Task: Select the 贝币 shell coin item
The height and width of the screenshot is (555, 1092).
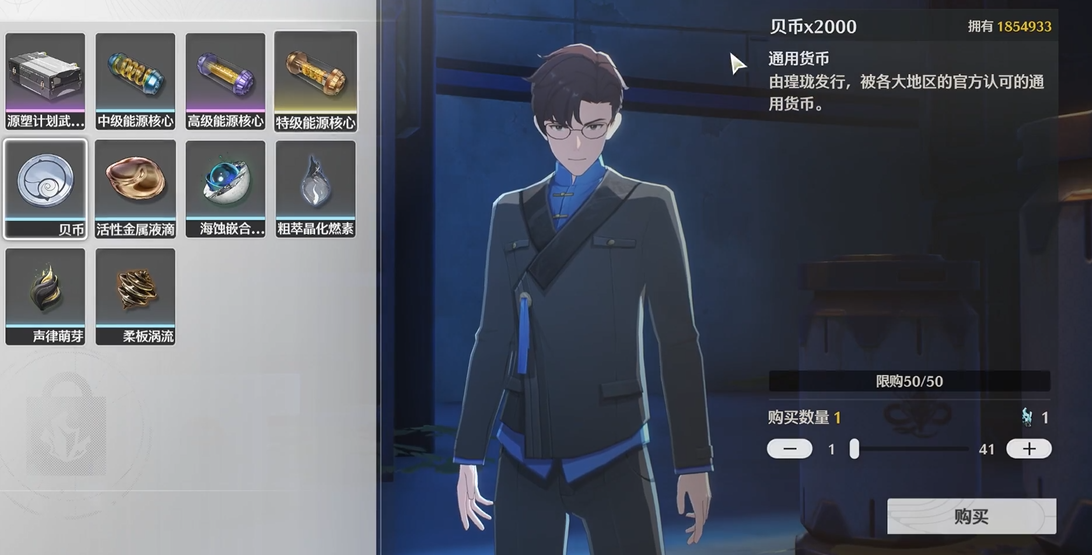Action: (45, 189)
